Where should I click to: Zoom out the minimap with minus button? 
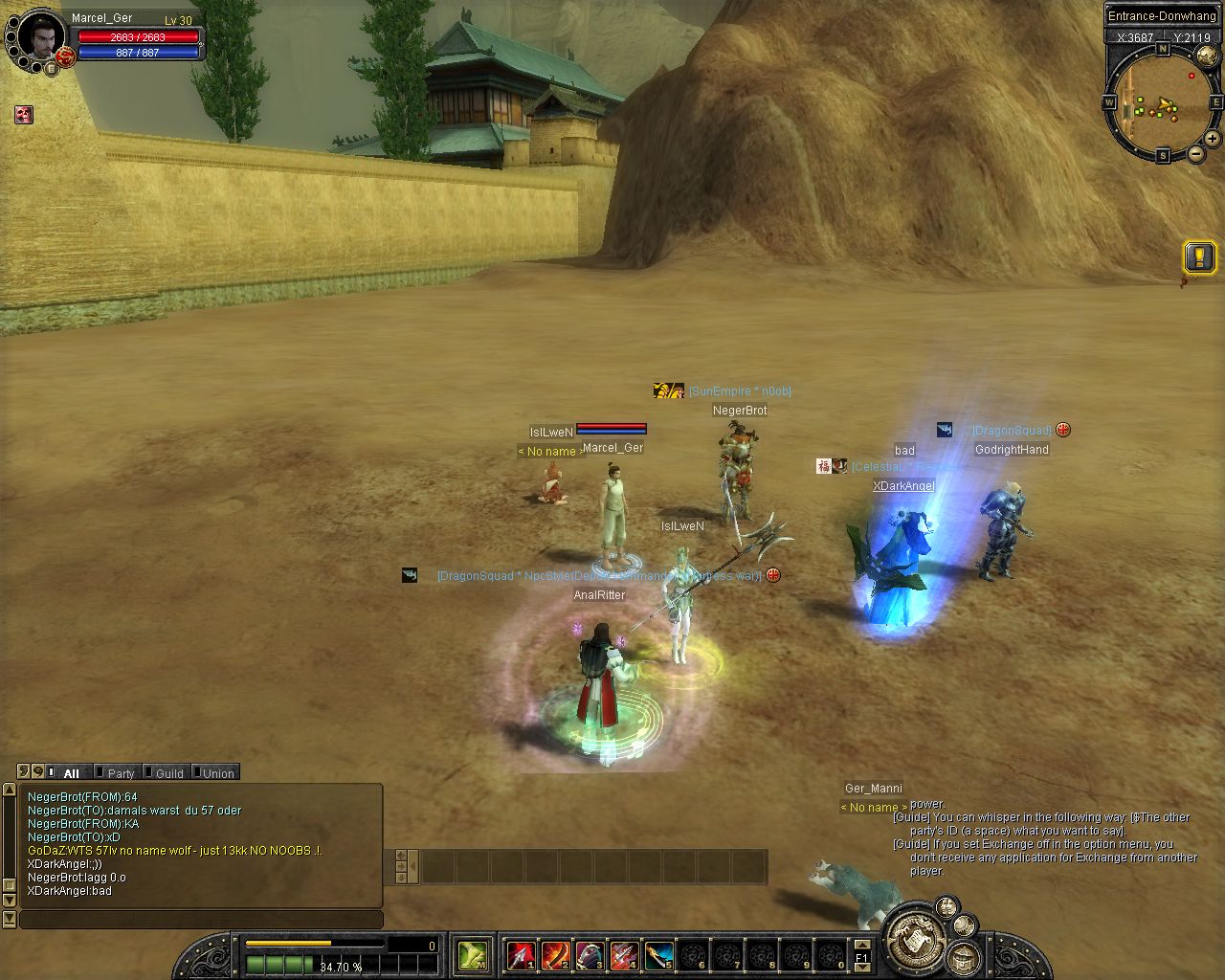(1196, 154)
